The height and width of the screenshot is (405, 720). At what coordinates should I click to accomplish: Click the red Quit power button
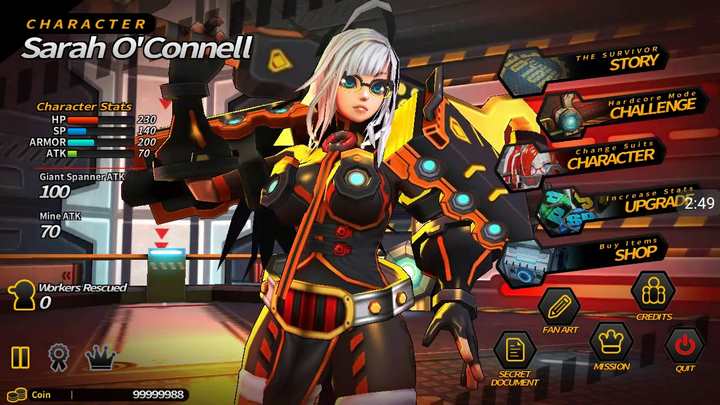(x=685, y=345)
